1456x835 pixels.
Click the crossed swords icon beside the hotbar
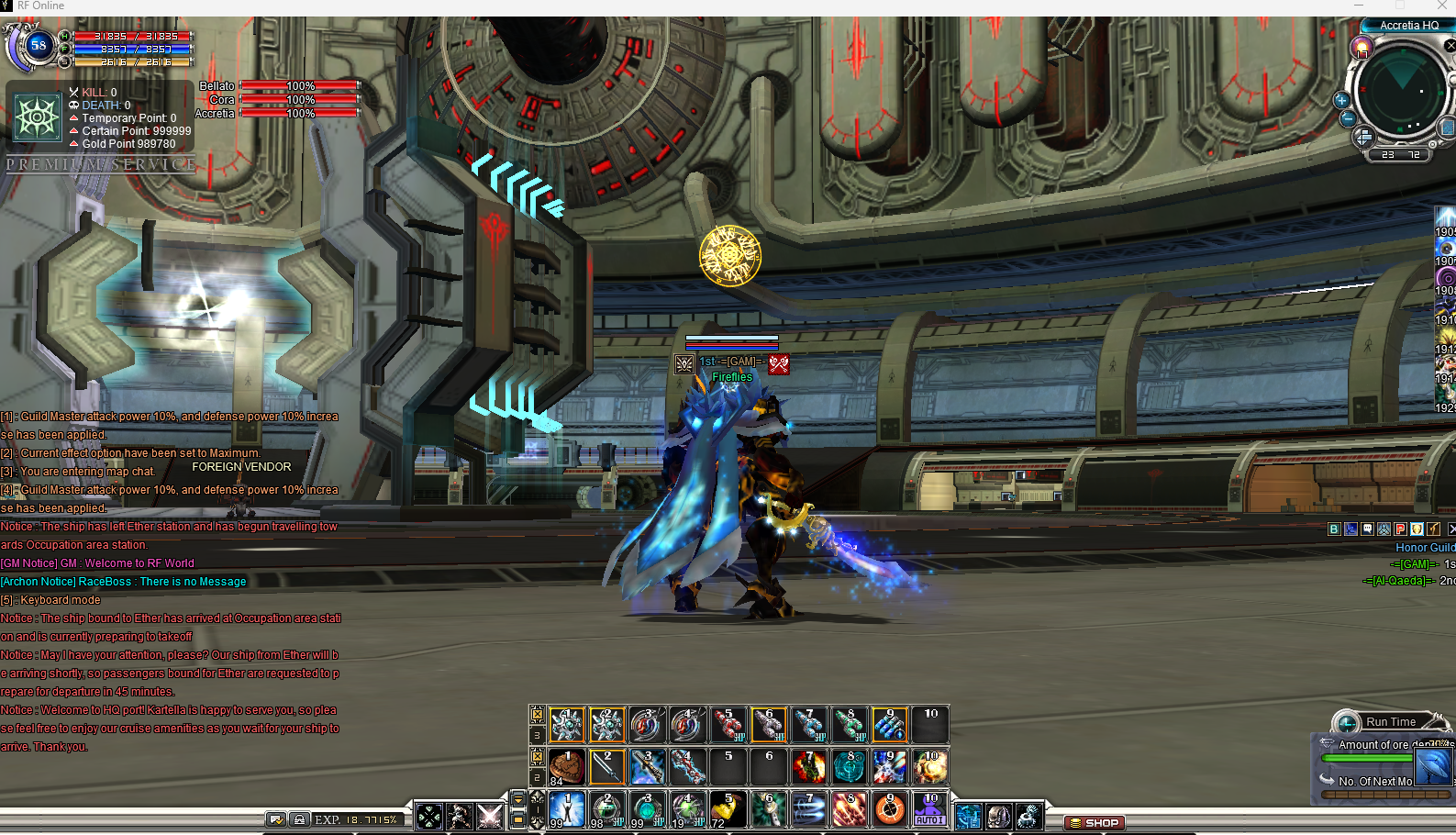coord(490,815)
